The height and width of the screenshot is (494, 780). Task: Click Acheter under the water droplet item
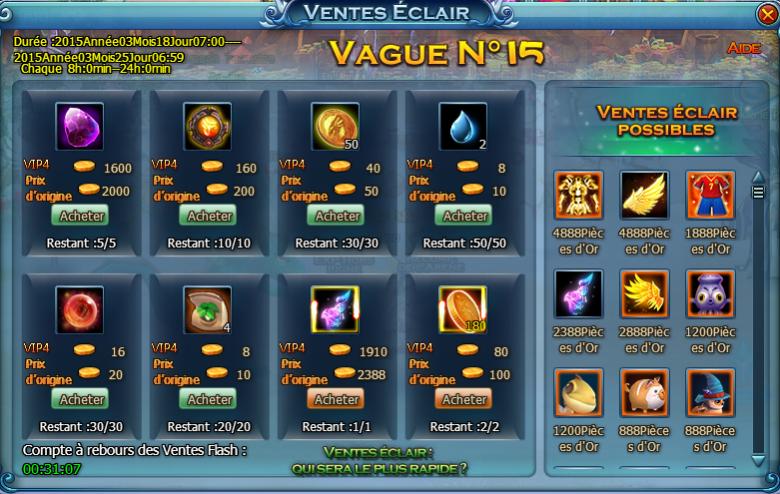(465, 215)
